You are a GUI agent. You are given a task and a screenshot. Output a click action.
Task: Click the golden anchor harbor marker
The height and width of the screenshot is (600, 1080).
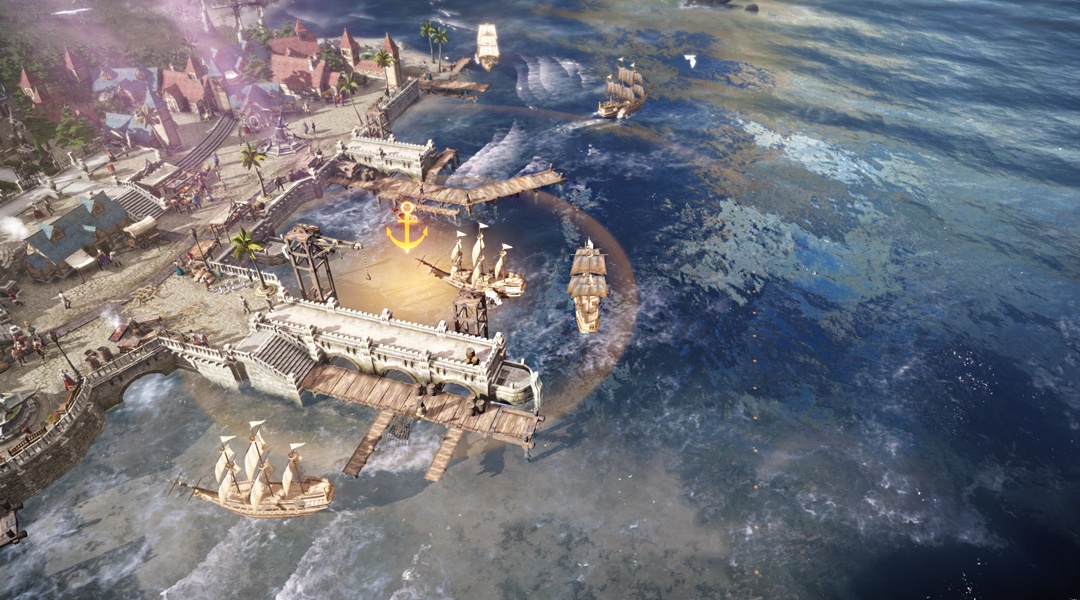pos(406,227)
